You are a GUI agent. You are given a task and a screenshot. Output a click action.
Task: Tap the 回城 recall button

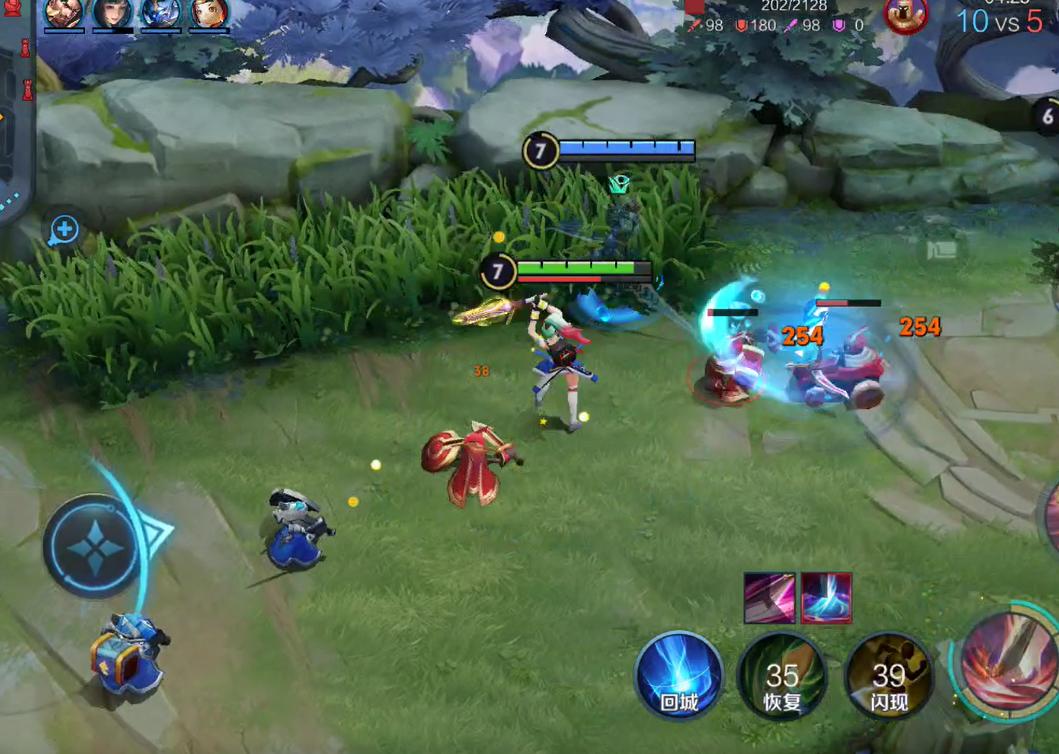[x=679, y=674]
